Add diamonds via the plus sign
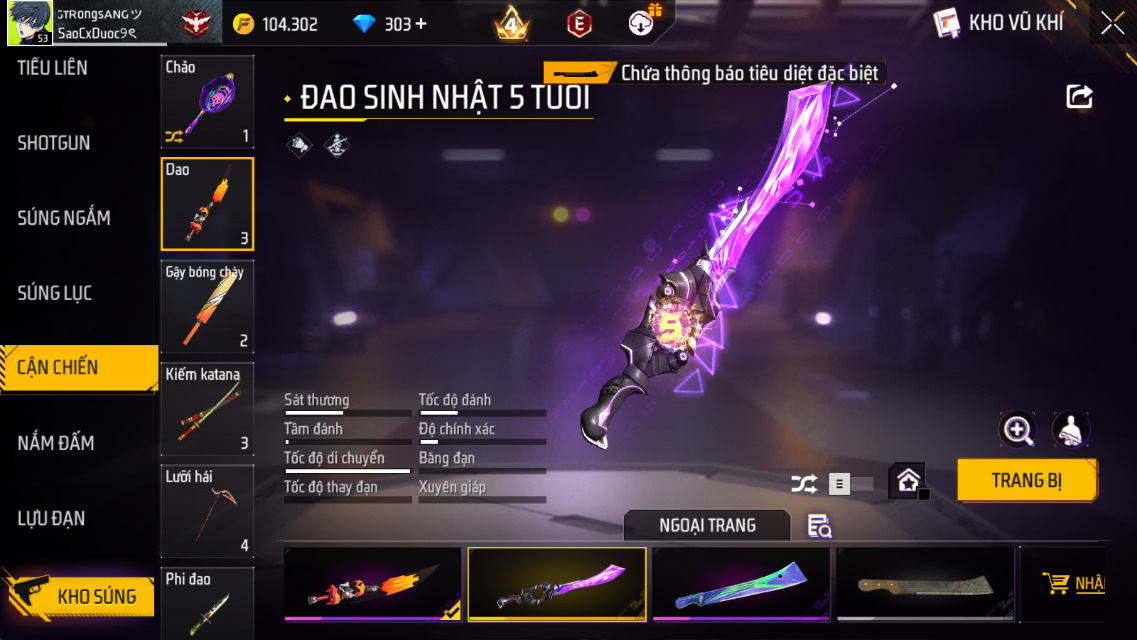Screen dimensions: 1137x640 click(x=421, y=24)
